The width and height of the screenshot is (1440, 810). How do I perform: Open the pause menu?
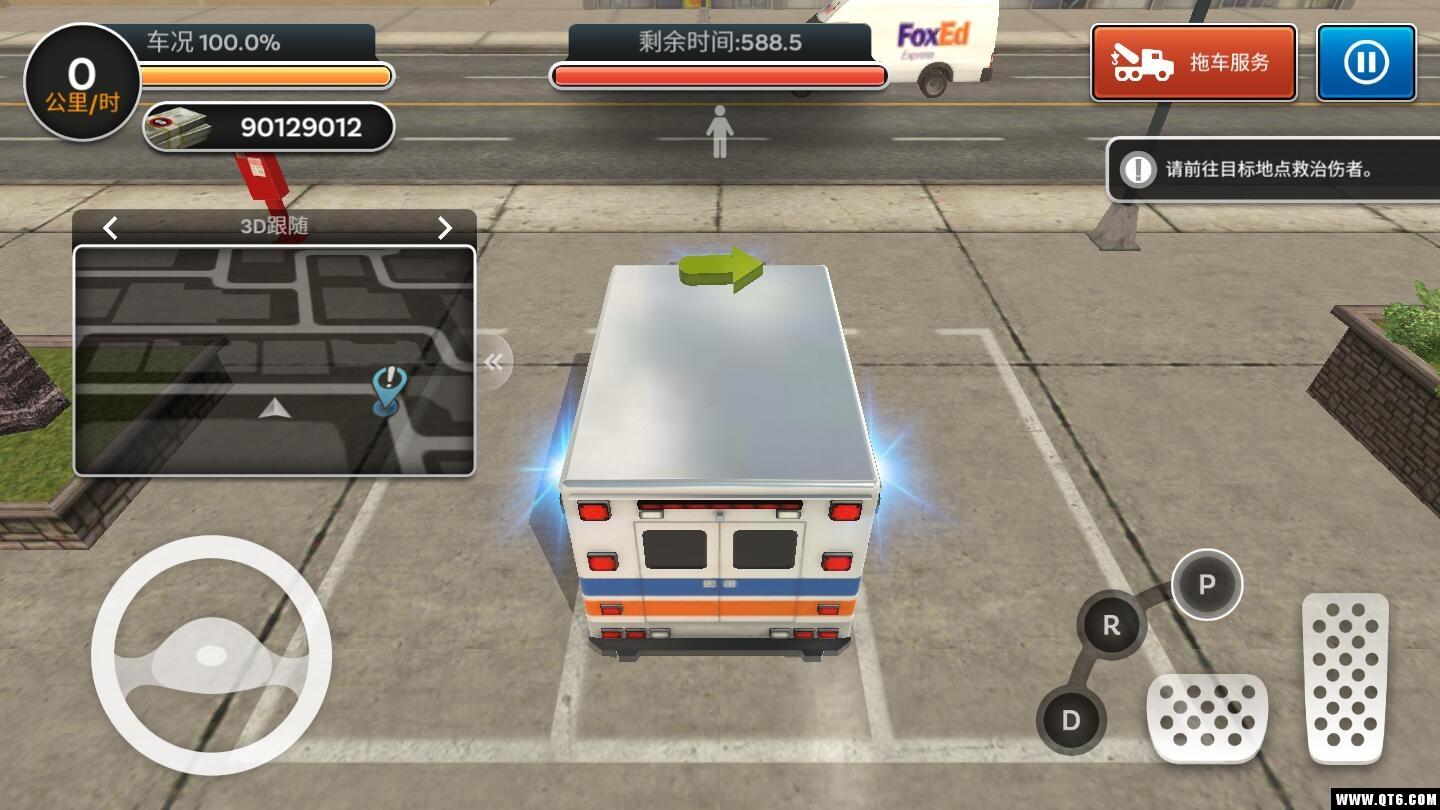(x=1365, y=62)
